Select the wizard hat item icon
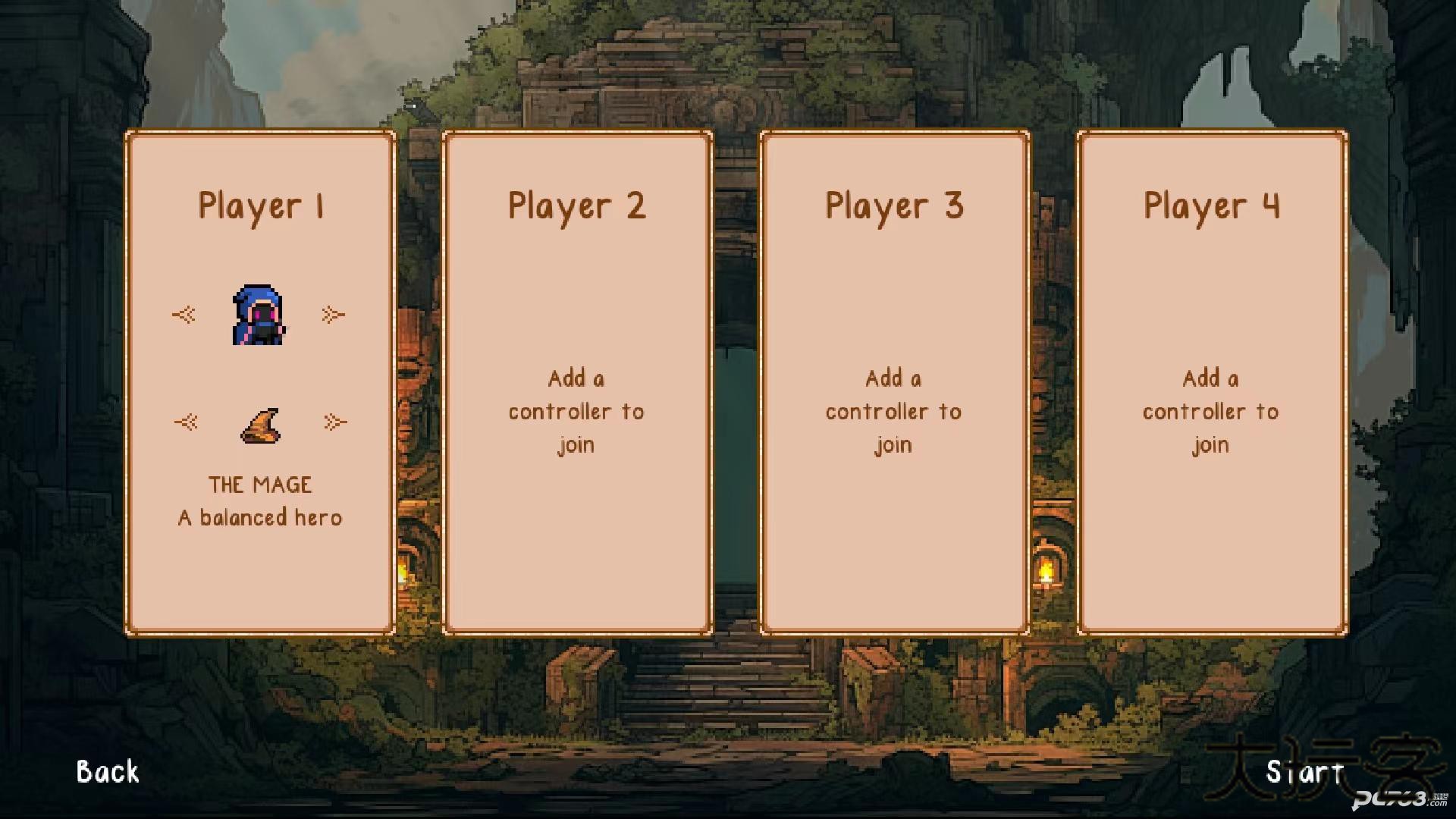Image resolution: width=1456 pixels, height=819 pixels. [261, 425]
